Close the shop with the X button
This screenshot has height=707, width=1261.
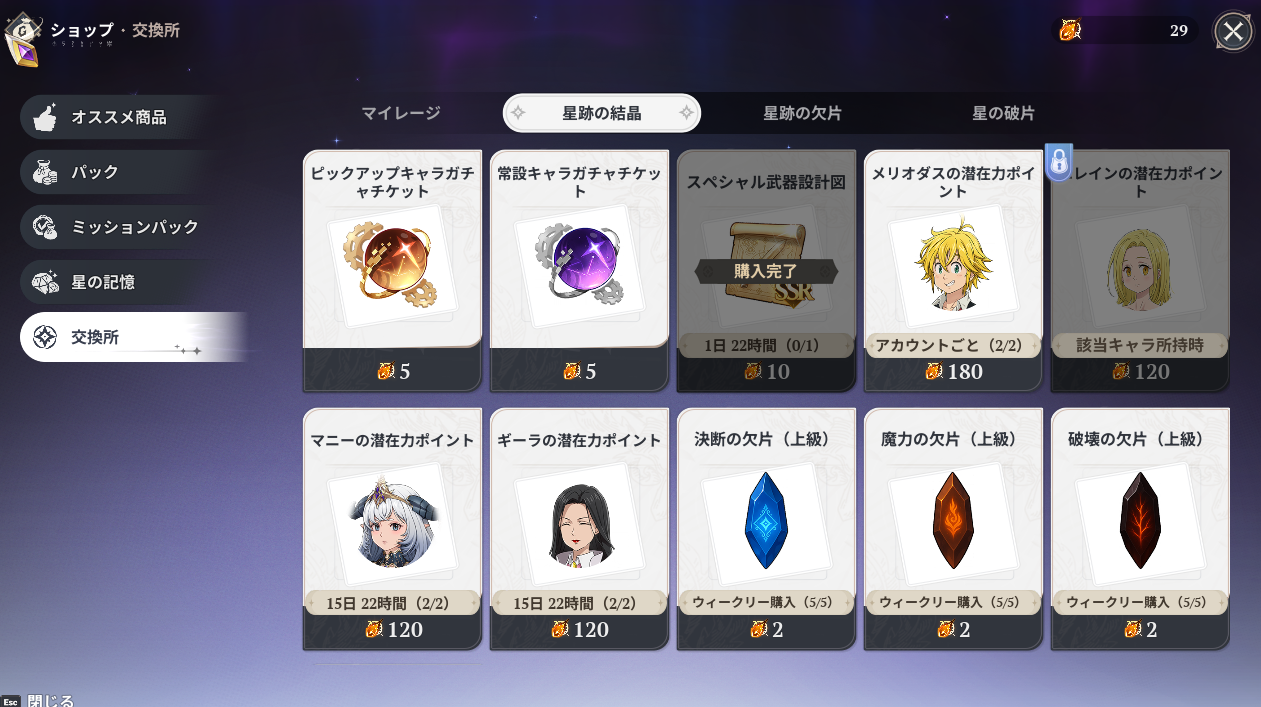(x=1233, y=31)
